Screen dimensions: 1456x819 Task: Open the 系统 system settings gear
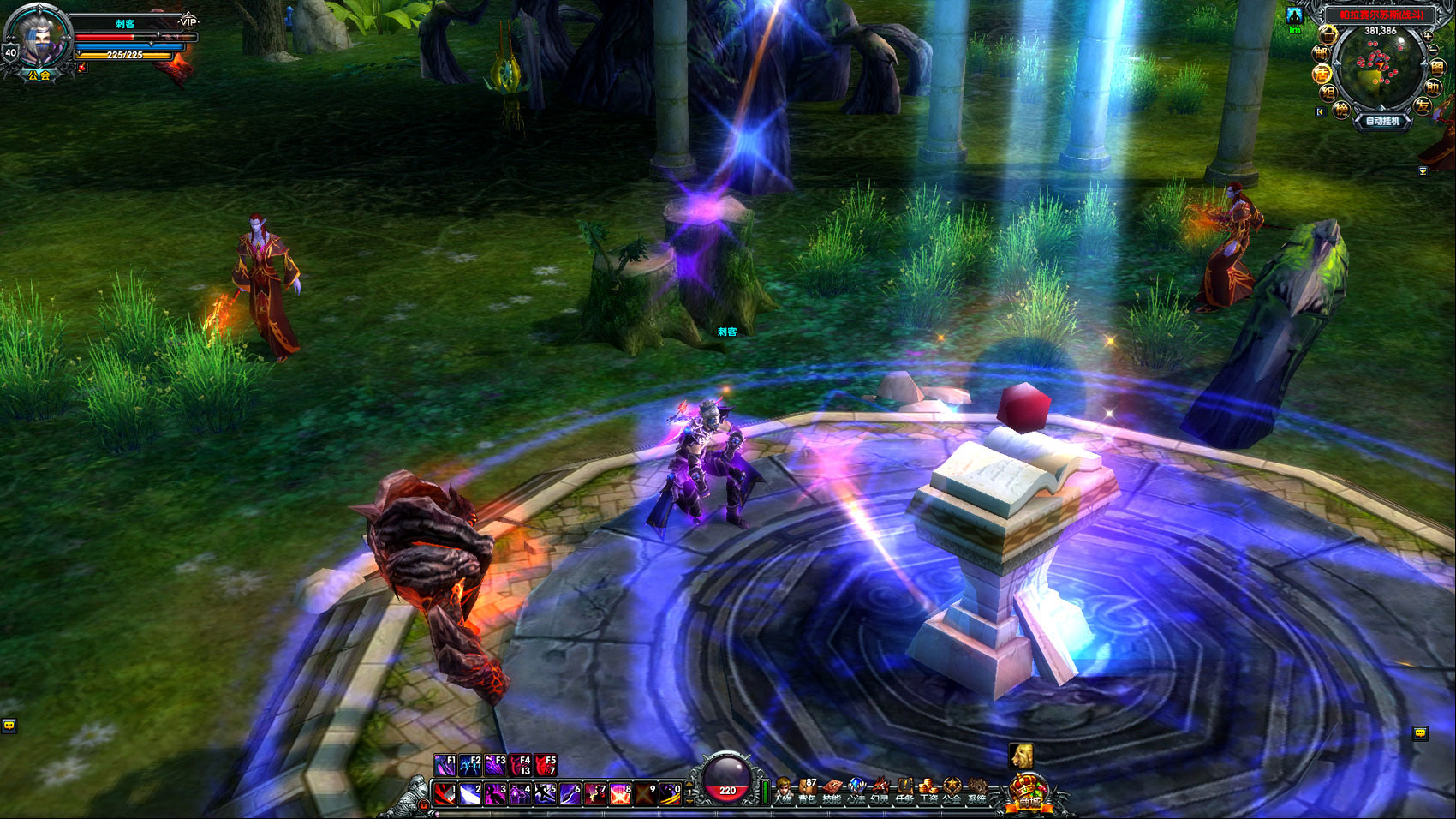(x=976, y=790)
